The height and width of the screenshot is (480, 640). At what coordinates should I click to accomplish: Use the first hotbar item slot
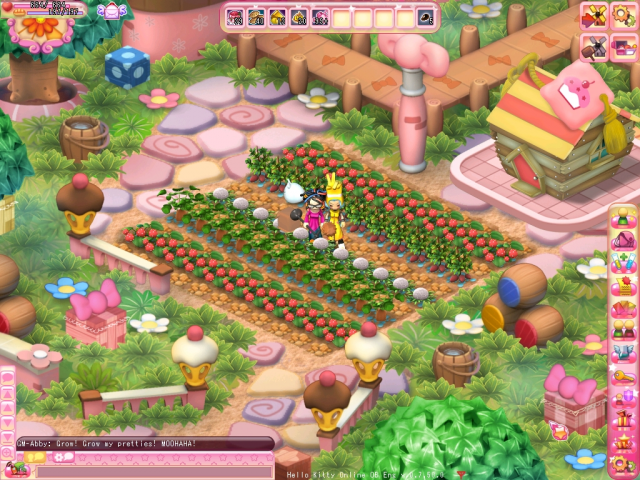click(x=236, y=17)
